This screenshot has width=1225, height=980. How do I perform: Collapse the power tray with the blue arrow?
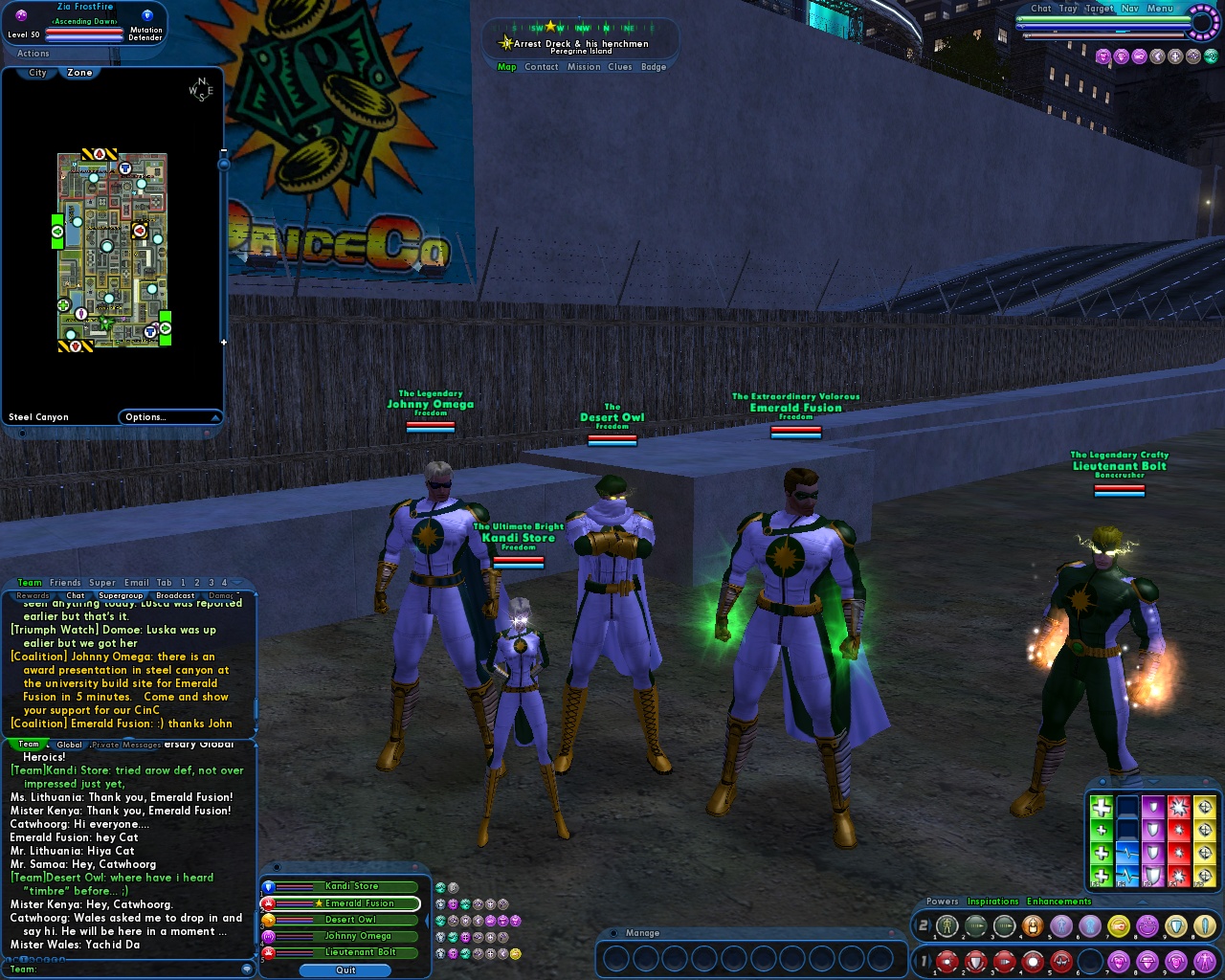(1141, 901)
